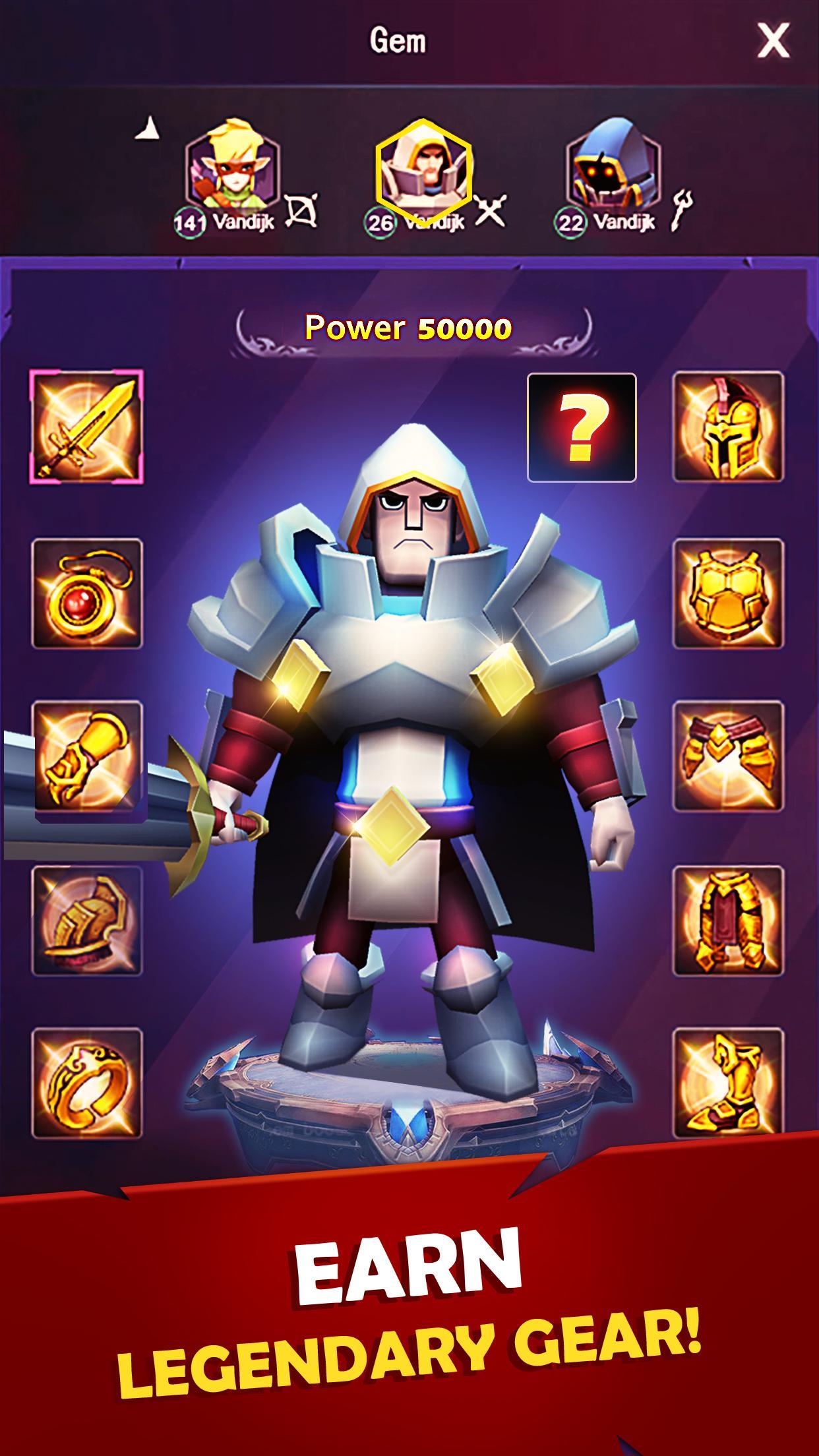819x1456 pixels.
Task: Select the golden chestplate slot
Action: pos(728,593)
